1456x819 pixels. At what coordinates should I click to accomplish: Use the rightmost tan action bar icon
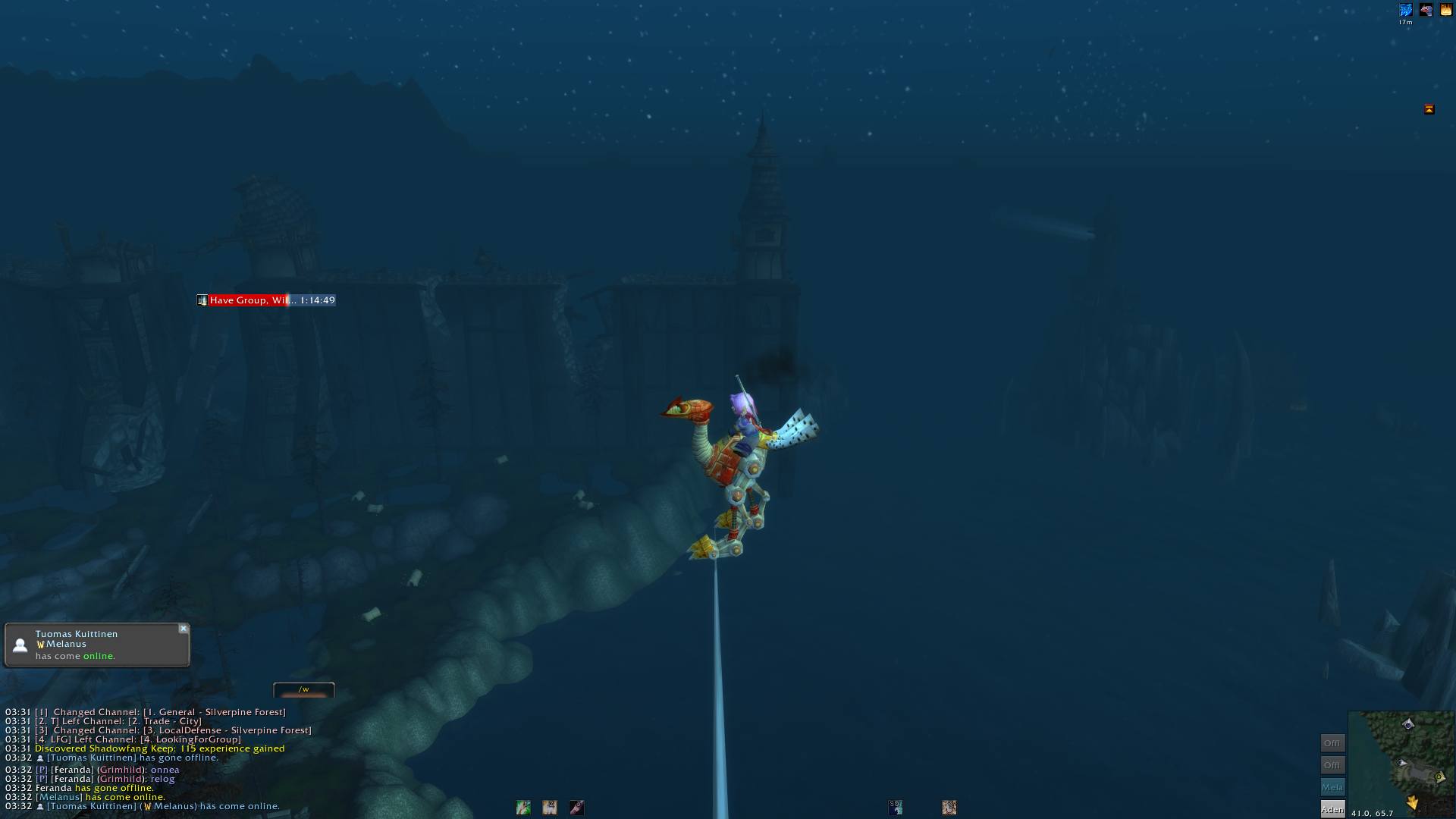[x=949, y=808]
